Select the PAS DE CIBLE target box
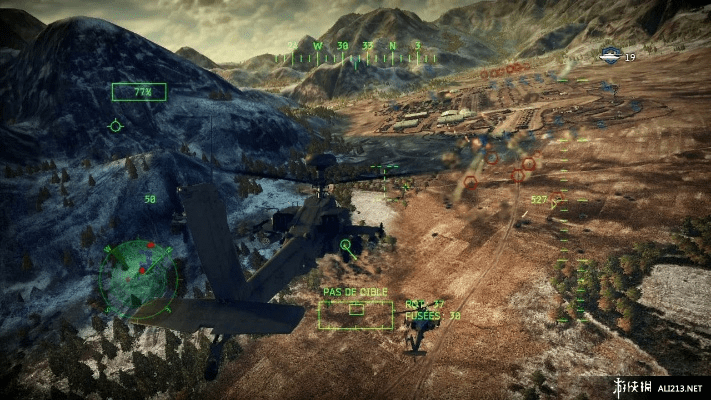Viewport: 711px width, 400px height. [x=355, y=313]
